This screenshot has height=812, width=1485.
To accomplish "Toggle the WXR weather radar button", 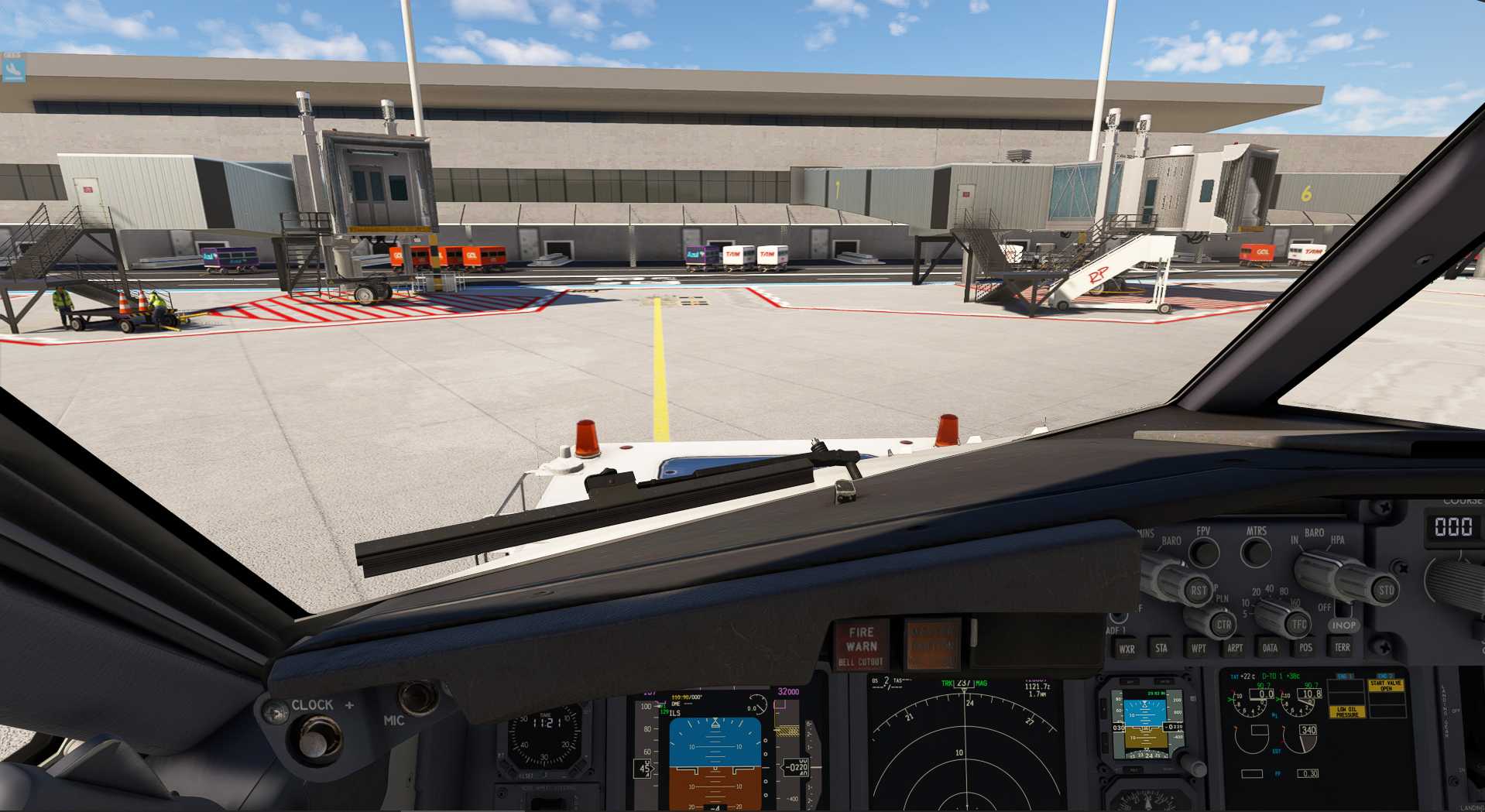I will click(1127, 649).
